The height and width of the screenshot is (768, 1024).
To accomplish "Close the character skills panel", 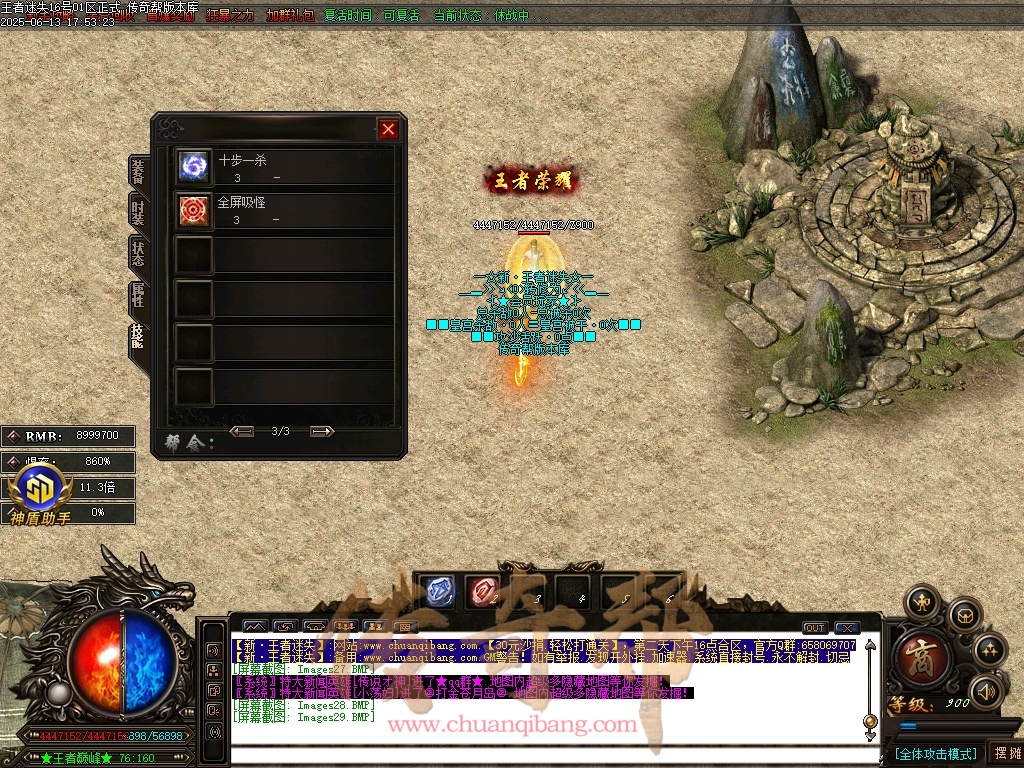I will tap(388, 129).
